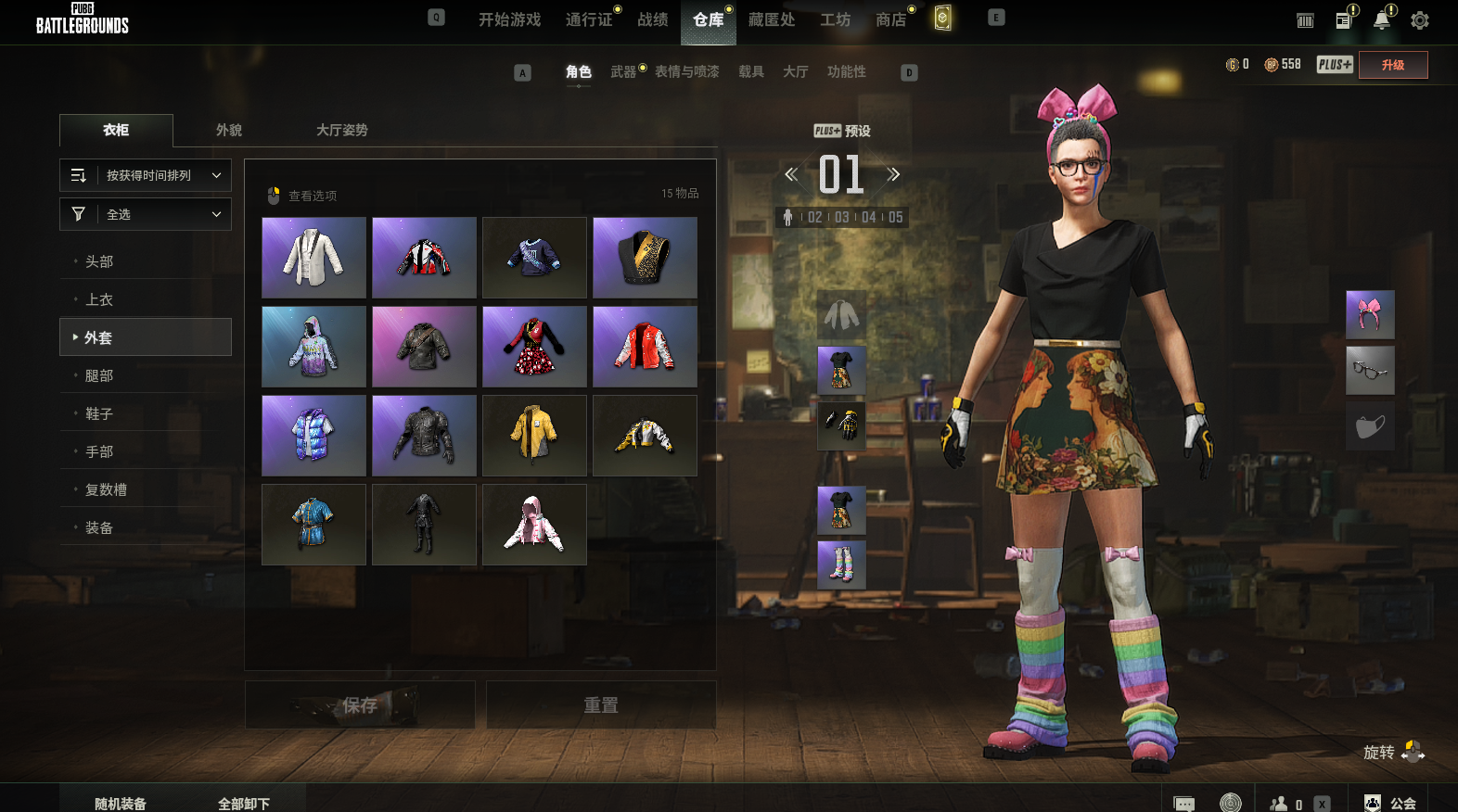Select the 外貌 appearance tab
Image resolution: width=1458 pixels, height=812 pixels.
(x=229, y=130)
